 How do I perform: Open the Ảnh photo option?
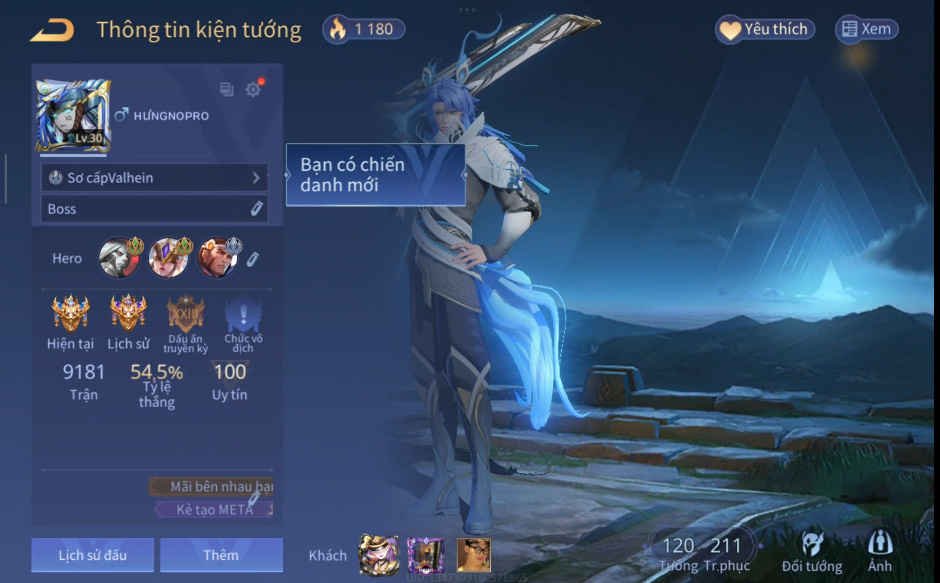coord(880,552)
